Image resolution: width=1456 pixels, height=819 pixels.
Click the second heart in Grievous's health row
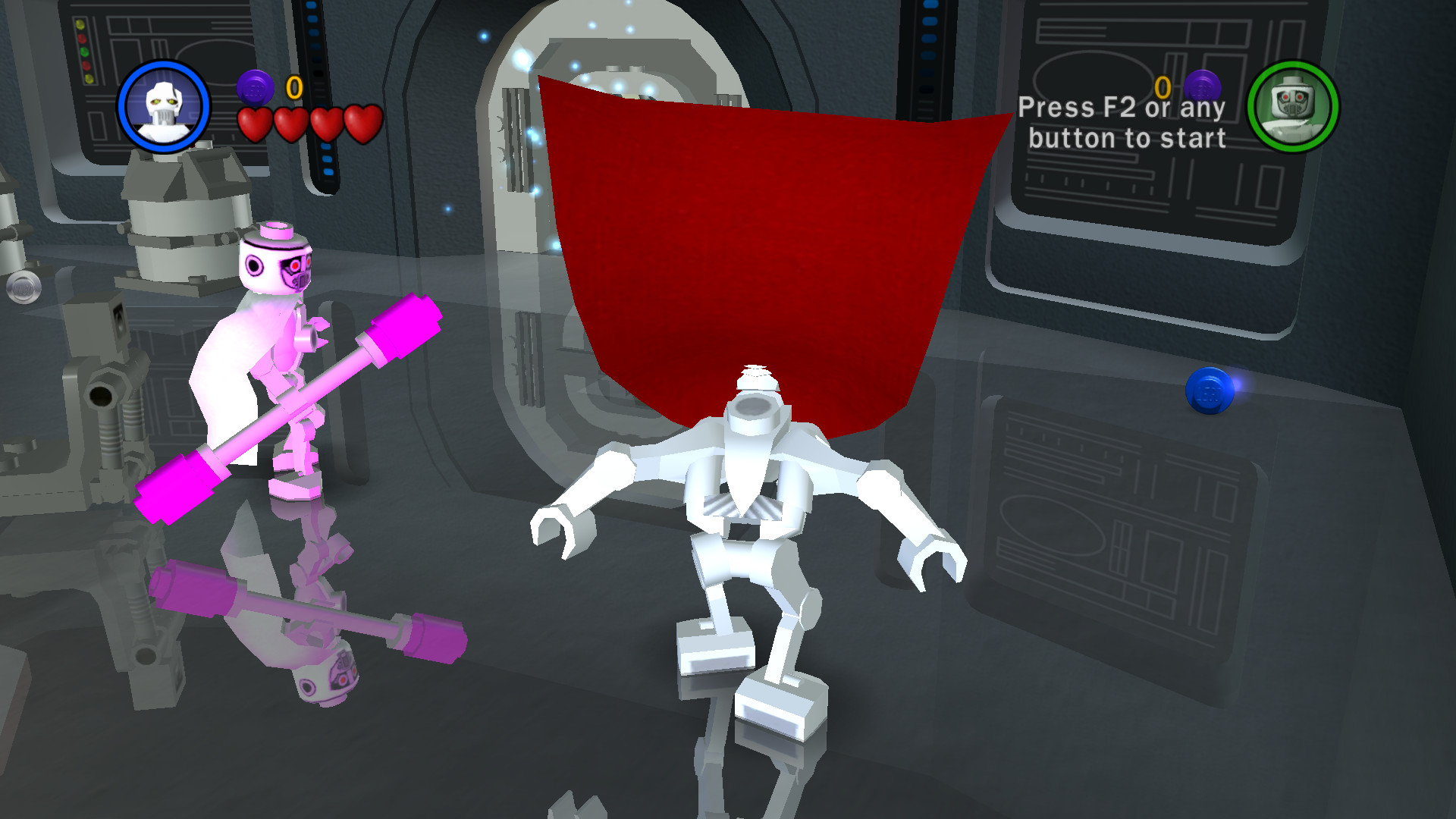point(292,121)
